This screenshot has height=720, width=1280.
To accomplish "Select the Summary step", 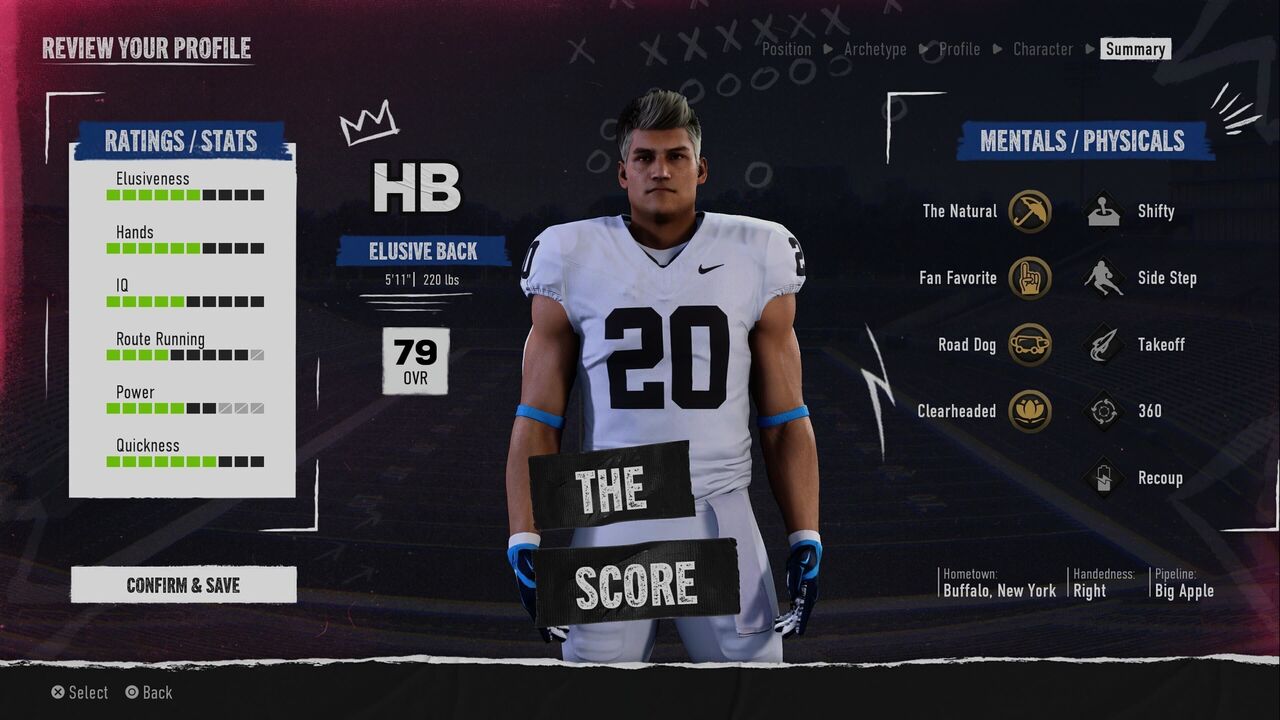I will coord(1135,49).
